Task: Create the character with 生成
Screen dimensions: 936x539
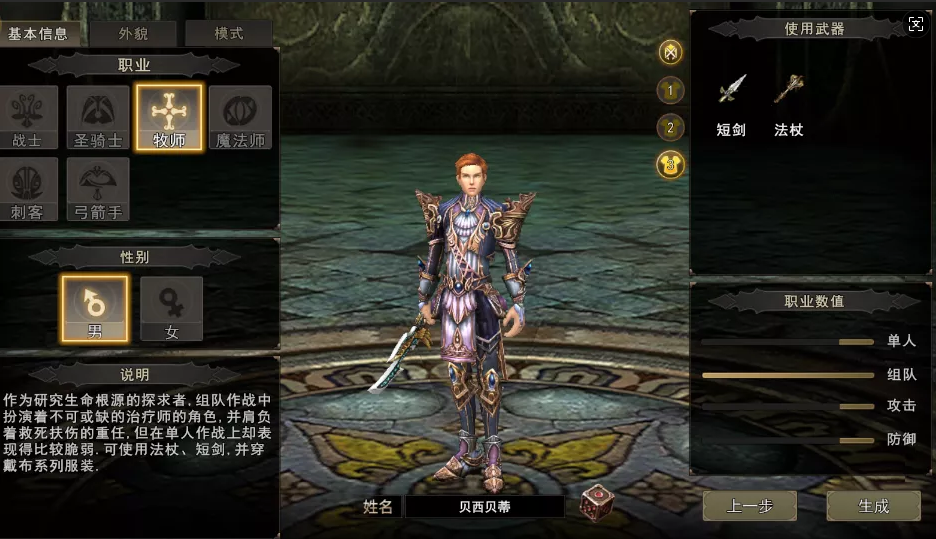Action: 873,506
